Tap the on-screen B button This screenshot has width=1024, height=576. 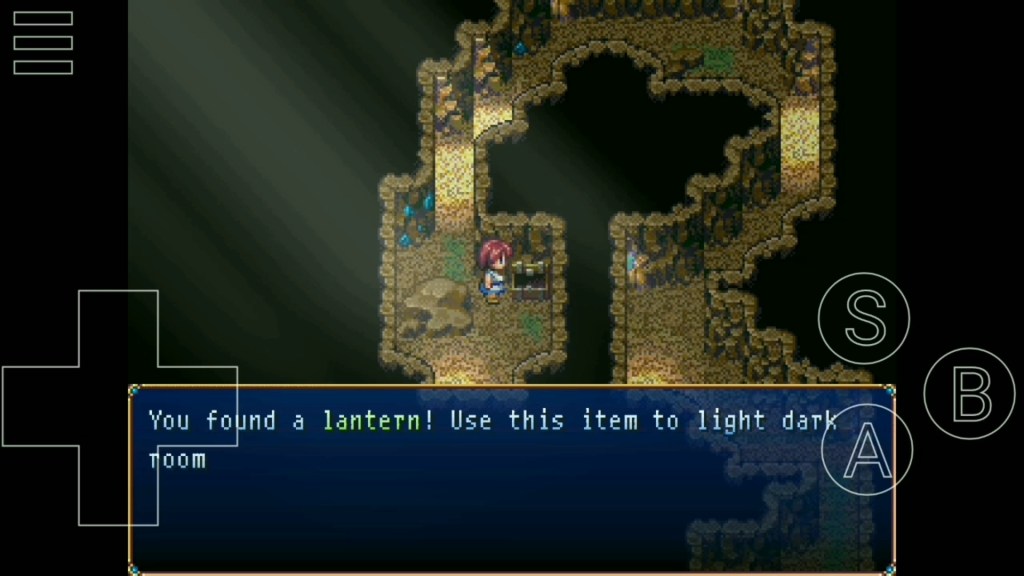click(969, 393)
